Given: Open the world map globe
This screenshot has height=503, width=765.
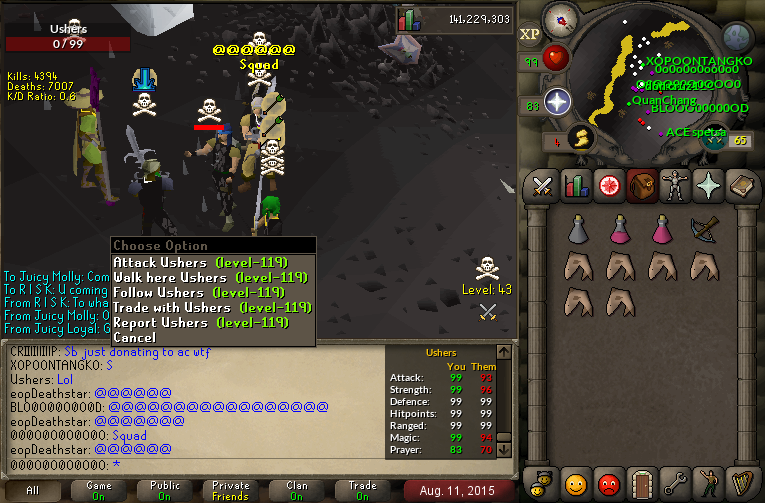Looking at the screenshot, I should pyautogui.click(x=736, y=38).
